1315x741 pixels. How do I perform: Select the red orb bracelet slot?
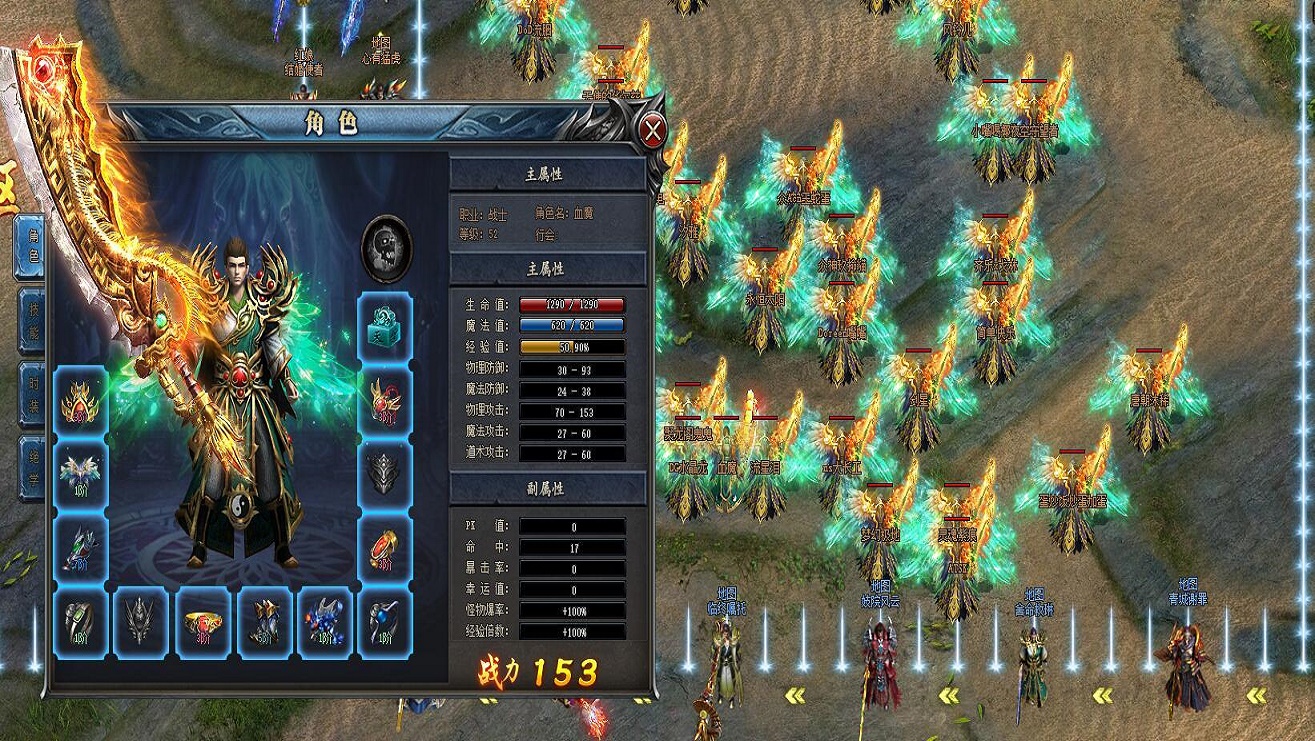click(x=385, y=548)
